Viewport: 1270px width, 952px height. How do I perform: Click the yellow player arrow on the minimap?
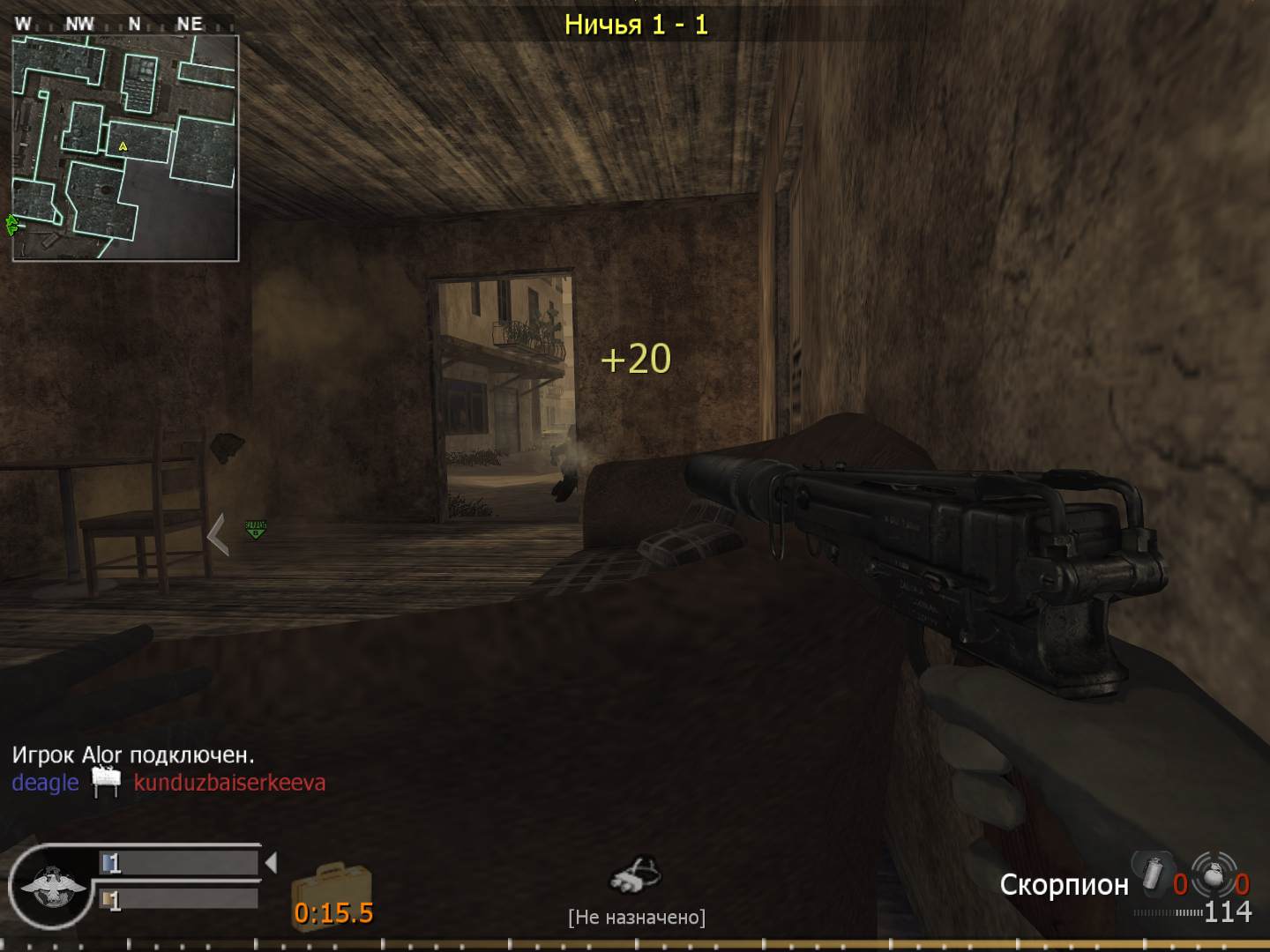pos(123,148)
